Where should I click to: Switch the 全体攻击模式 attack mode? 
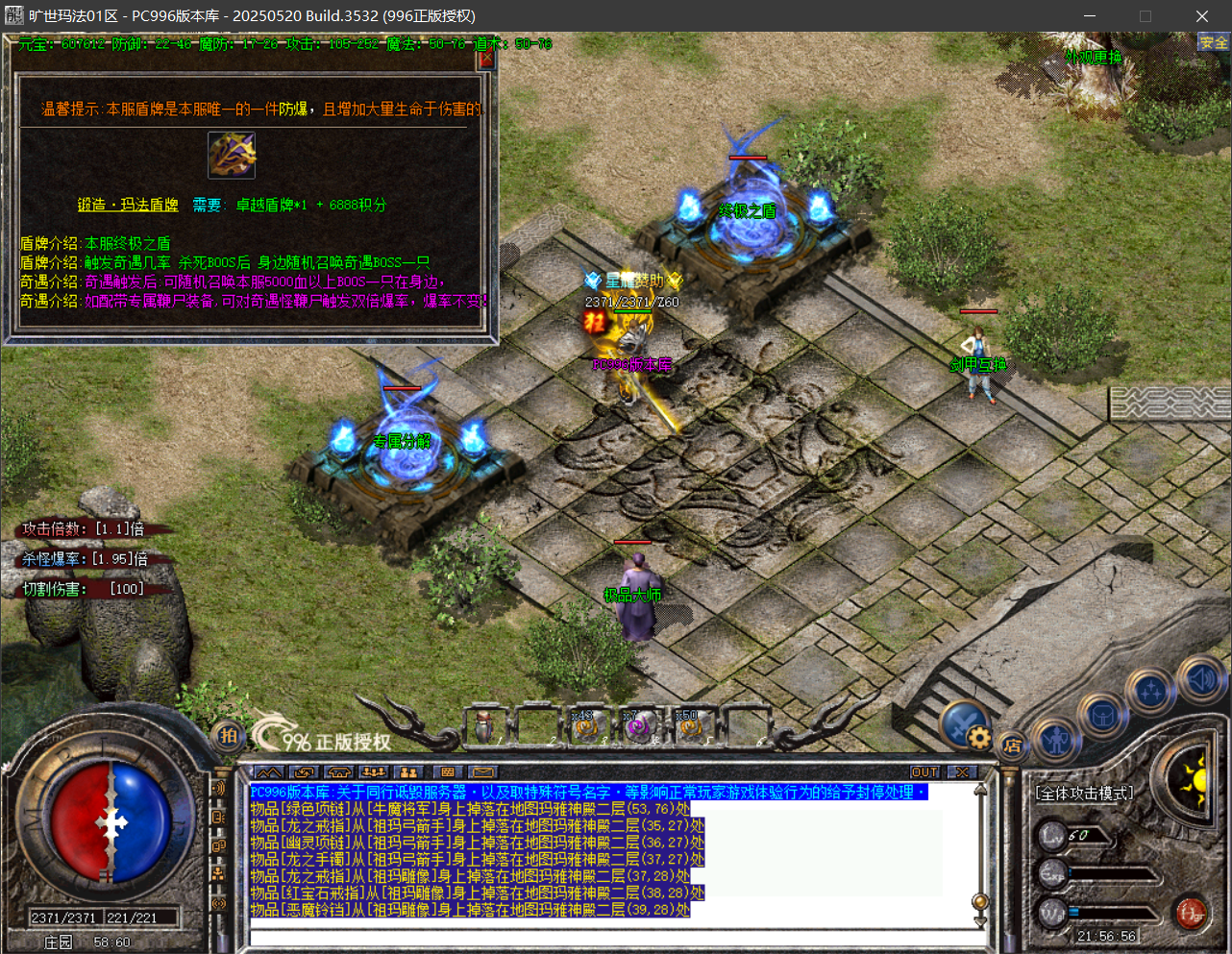(1084, 793)
